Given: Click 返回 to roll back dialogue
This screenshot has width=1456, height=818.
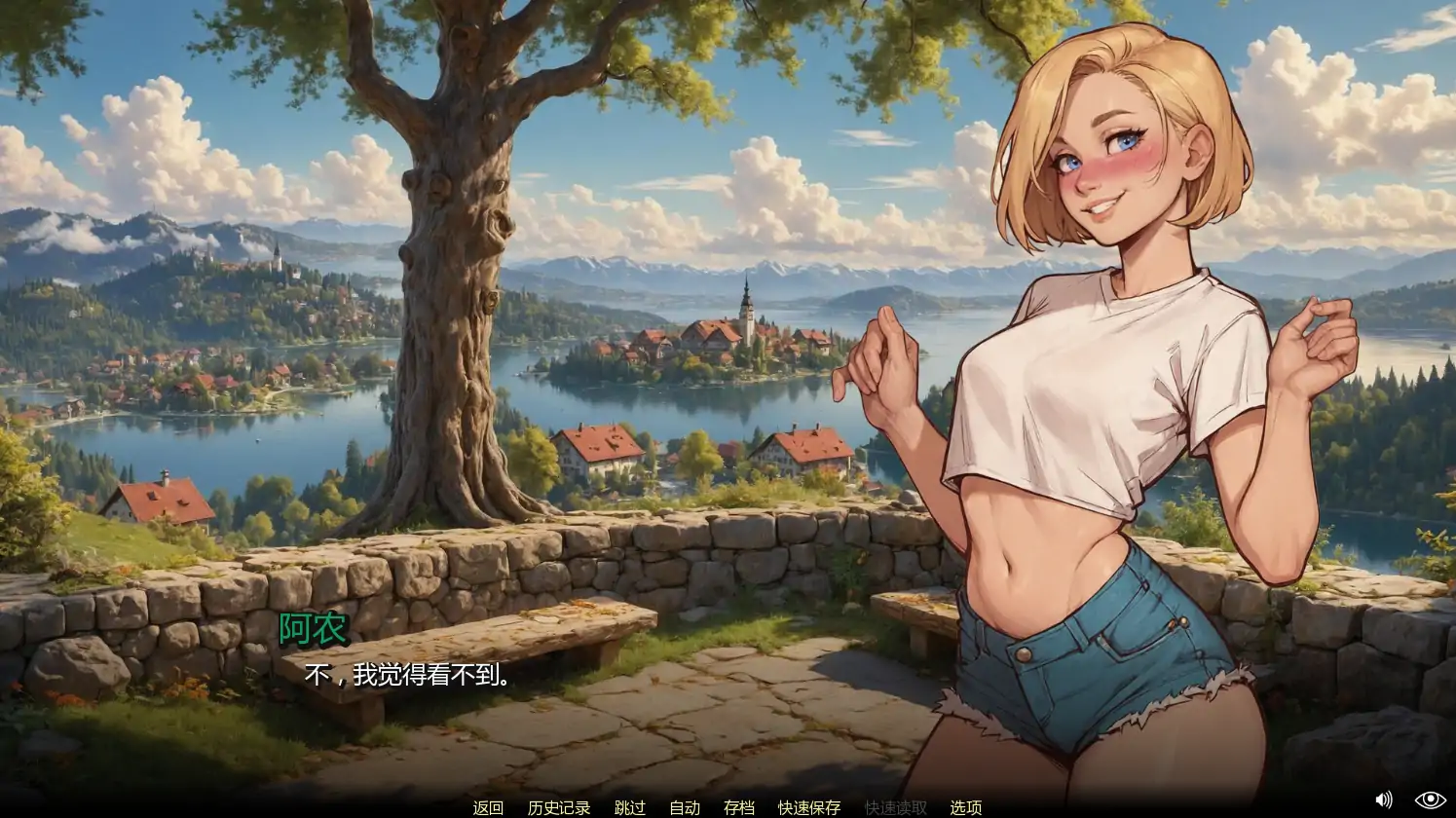Looking at the screenshot, I should point(488,808).
